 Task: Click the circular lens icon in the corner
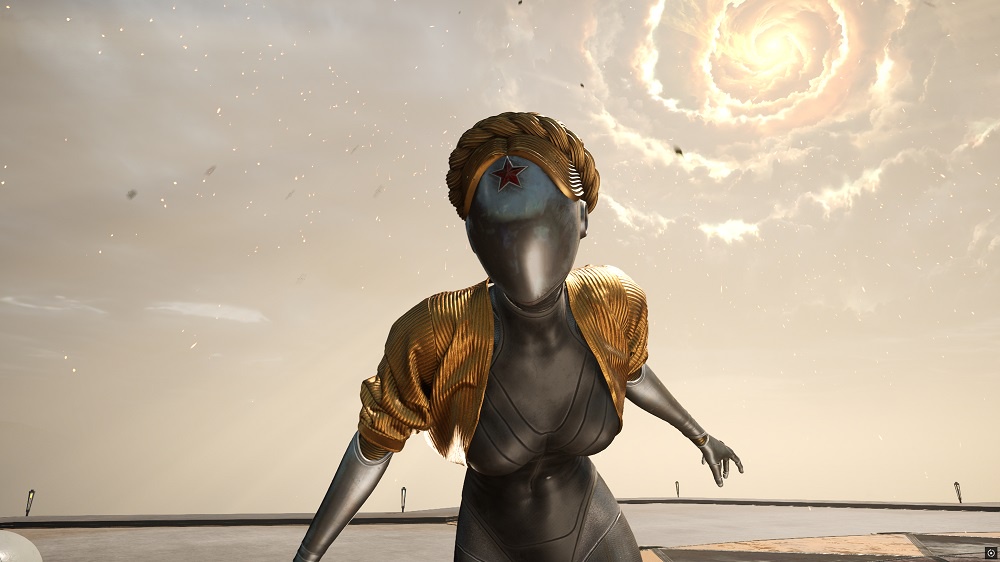[990, 552]
